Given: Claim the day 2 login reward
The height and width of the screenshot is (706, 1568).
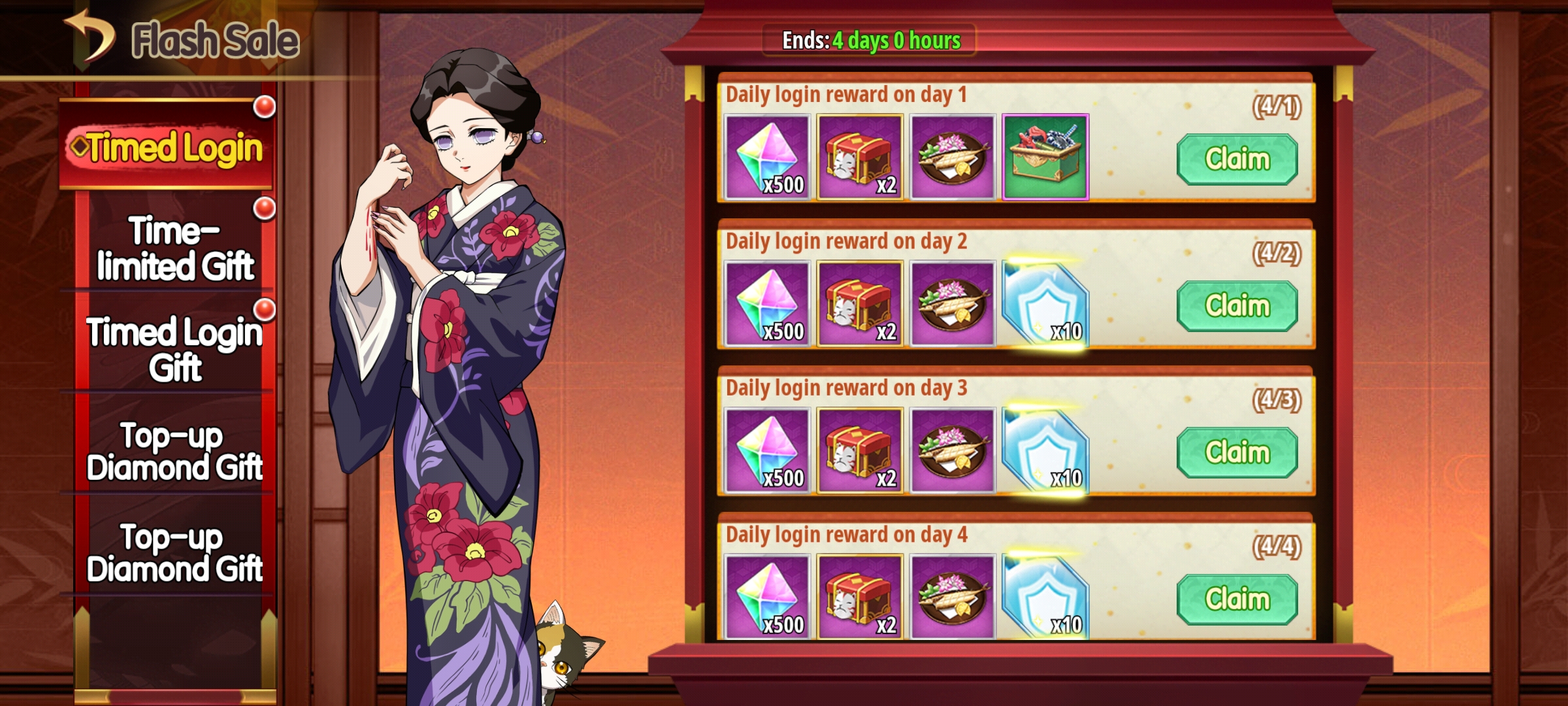Looking at the screenshot, I should [1237, 306].
